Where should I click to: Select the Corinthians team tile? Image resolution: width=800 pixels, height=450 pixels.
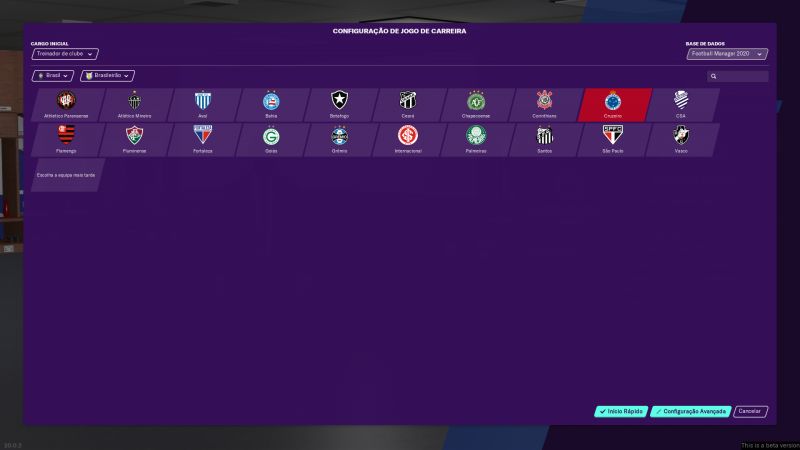click(544, 104)
